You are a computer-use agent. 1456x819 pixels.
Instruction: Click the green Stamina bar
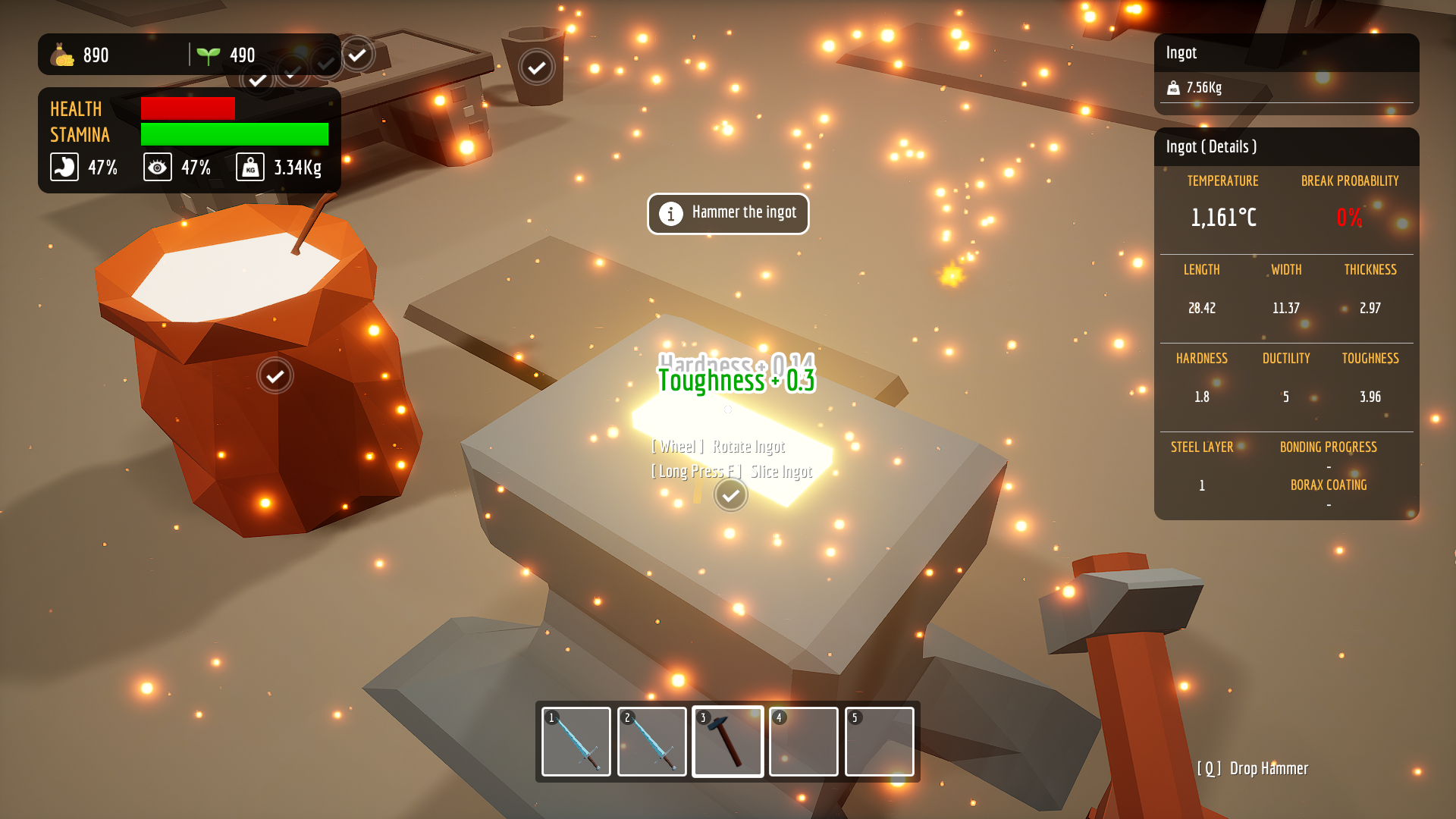coord(234,135)
